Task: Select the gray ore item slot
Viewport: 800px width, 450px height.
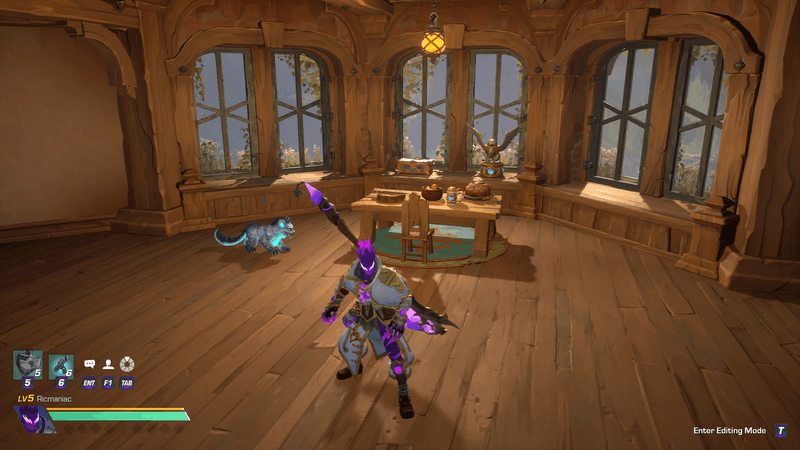Action: (27, 365)
